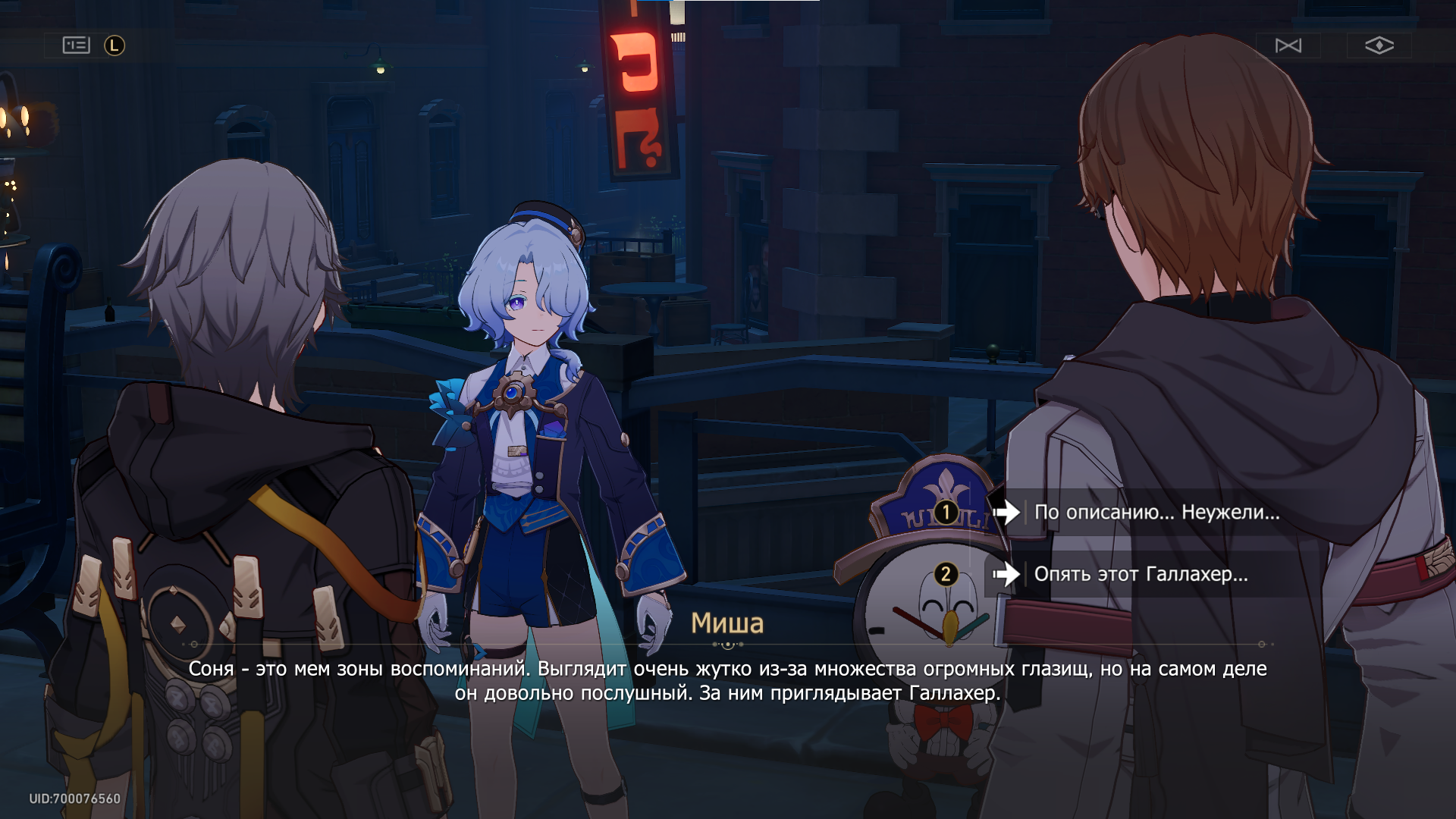Choose reply "По описанию... Неужели..."
This screenshot has width=1456, height=819.
tap(1156, 513)
